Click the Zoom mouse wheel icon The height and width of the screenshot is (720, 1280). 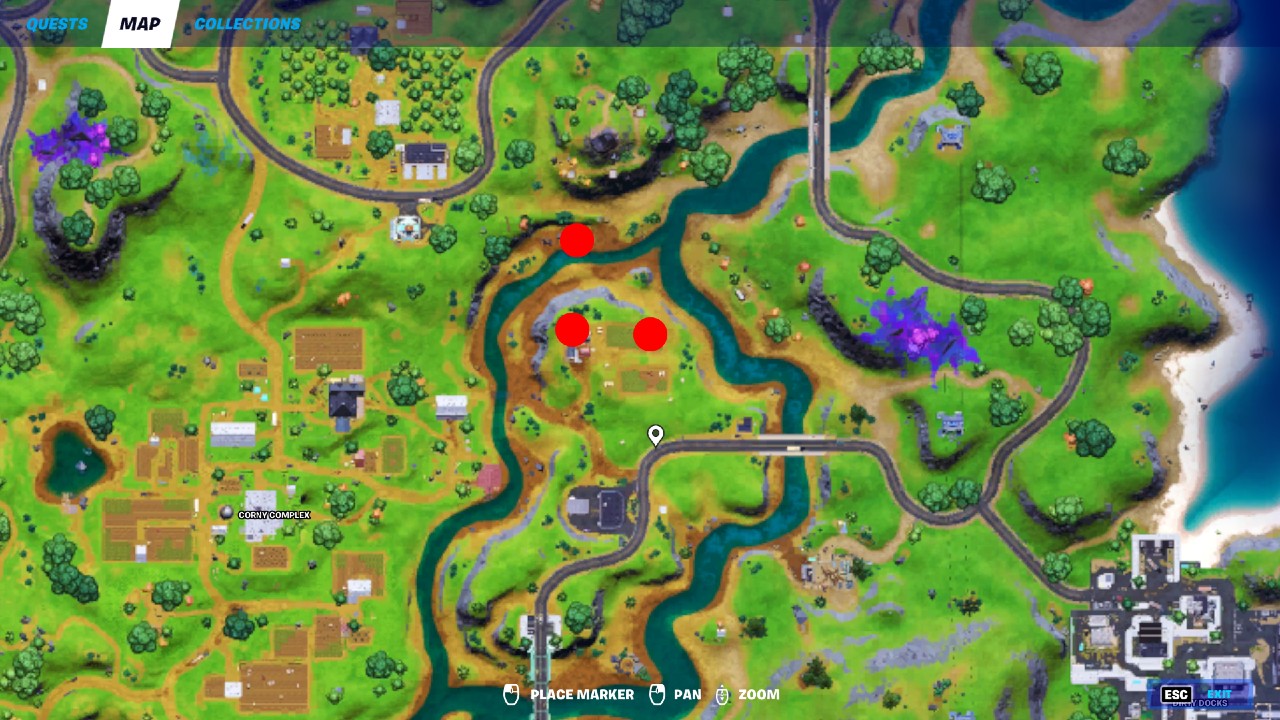pyautogui.click(x=722, y=694)
